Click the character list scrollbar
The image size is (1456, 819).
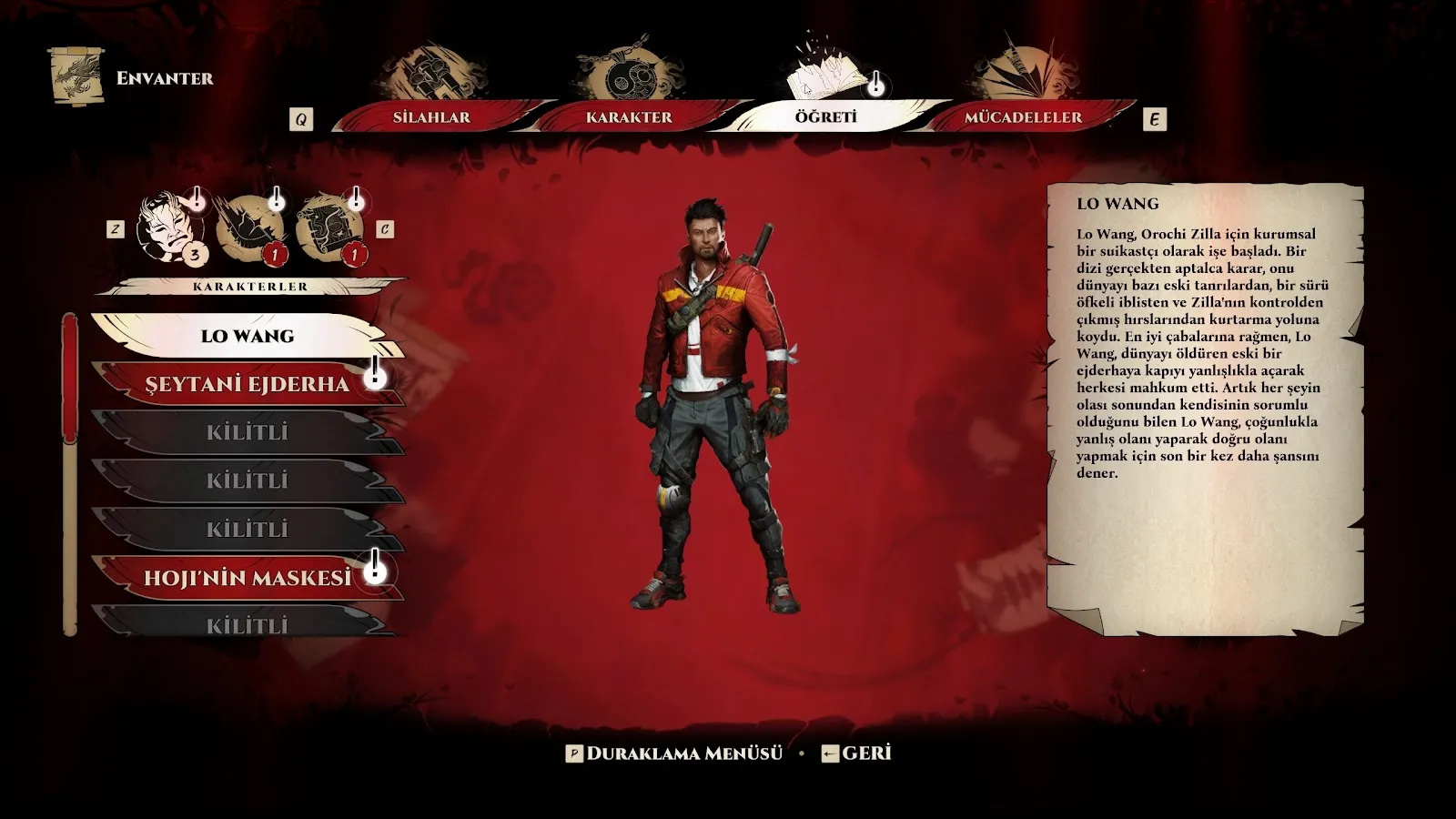(70, 473)
